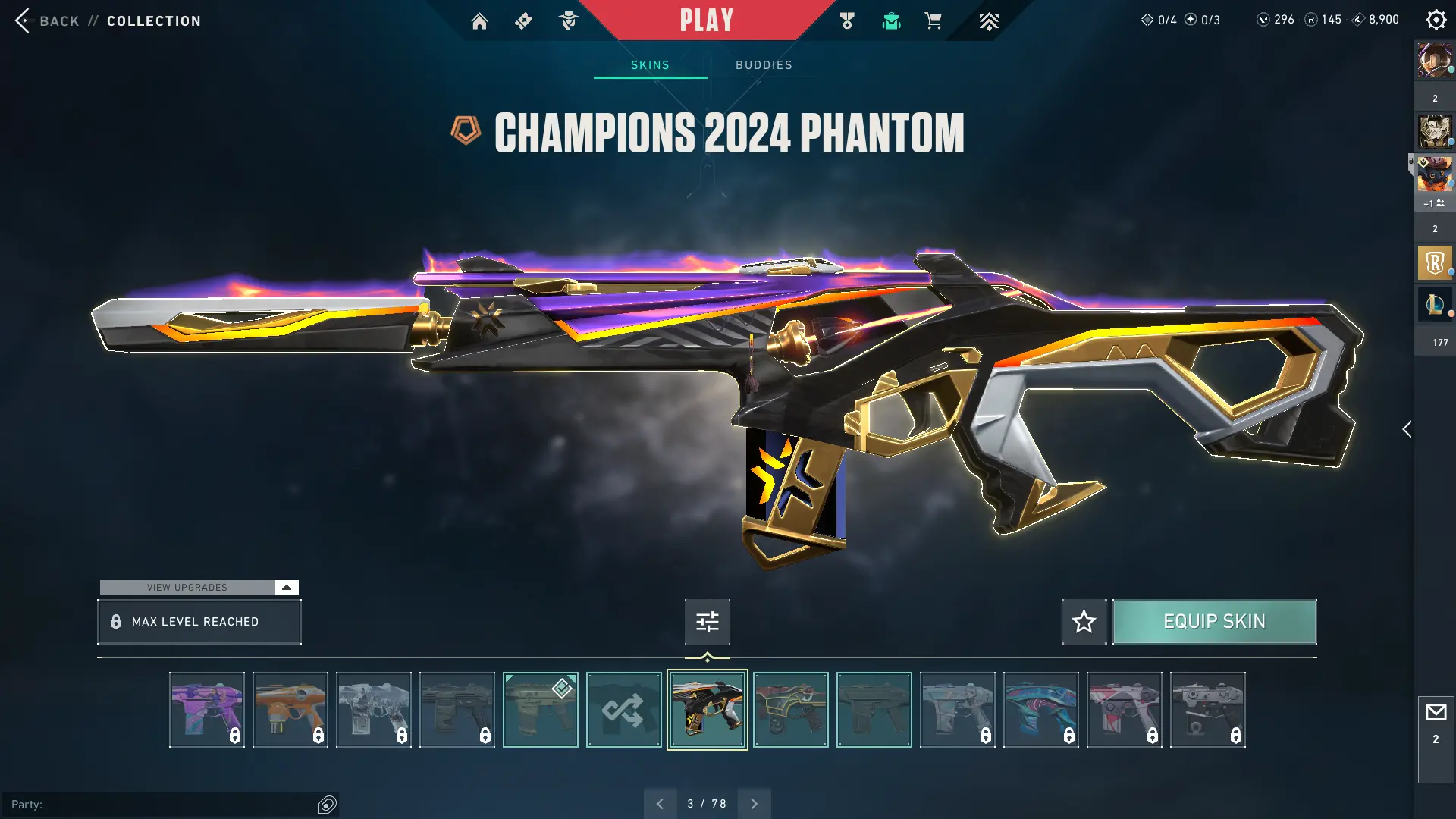Switch to the Buddies tab
Image resolution: width=1456 pixels, height=819 pixels.
pos(764,65)
